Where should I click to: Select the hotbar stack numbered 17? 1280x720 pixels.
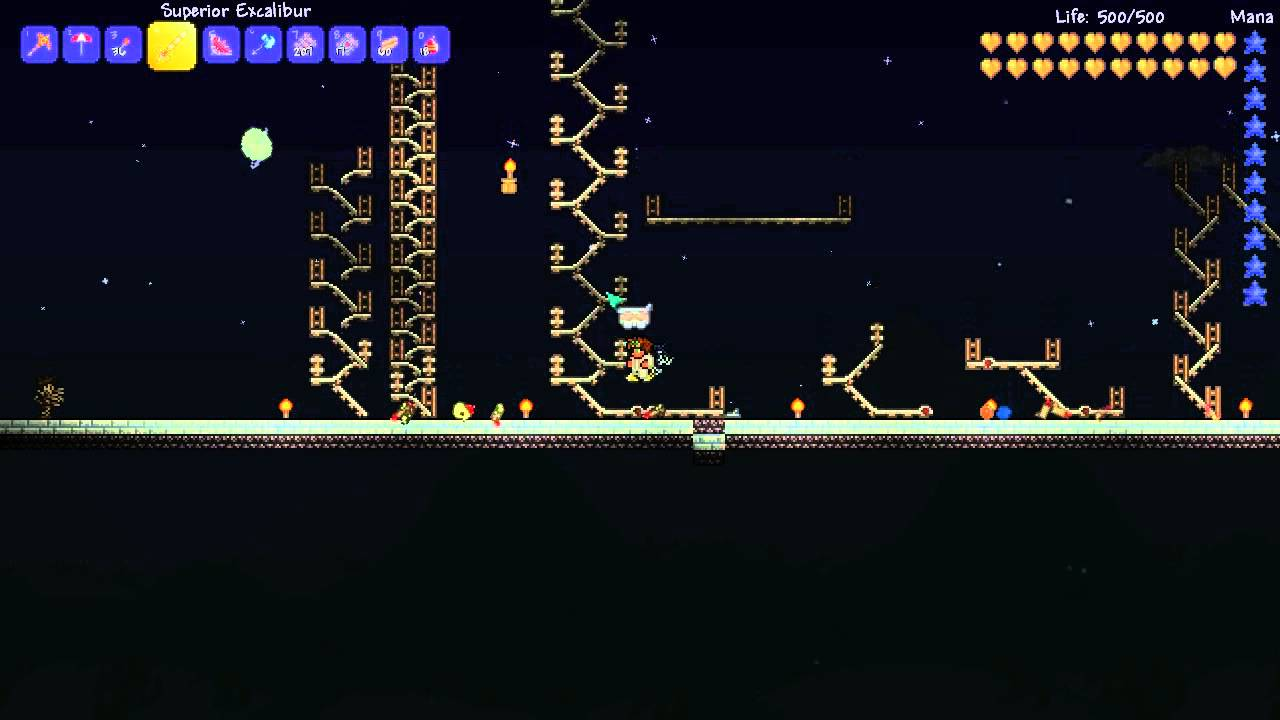347,45
